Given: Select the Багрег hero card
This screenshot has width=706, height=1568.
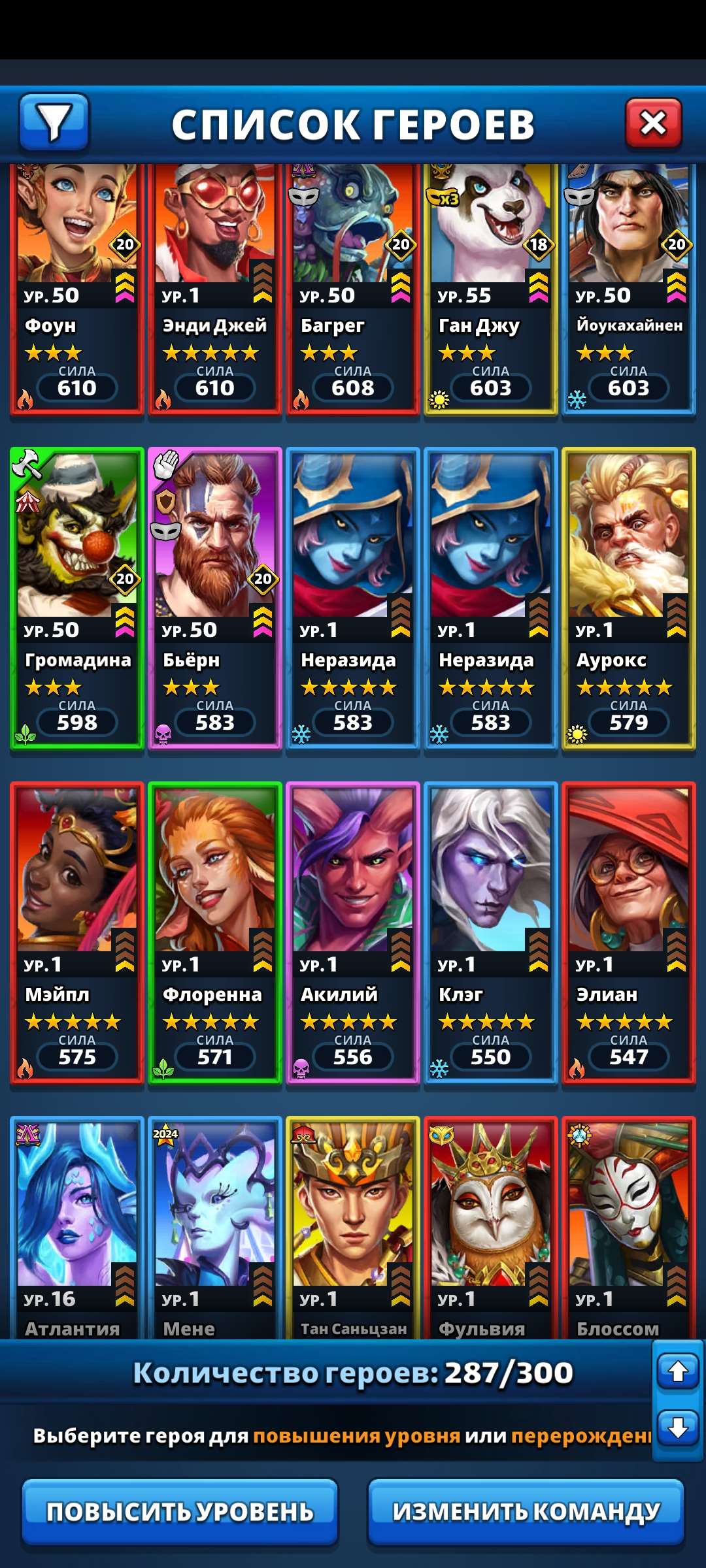Looking at the screenshot, I should [x=352, y=287].
